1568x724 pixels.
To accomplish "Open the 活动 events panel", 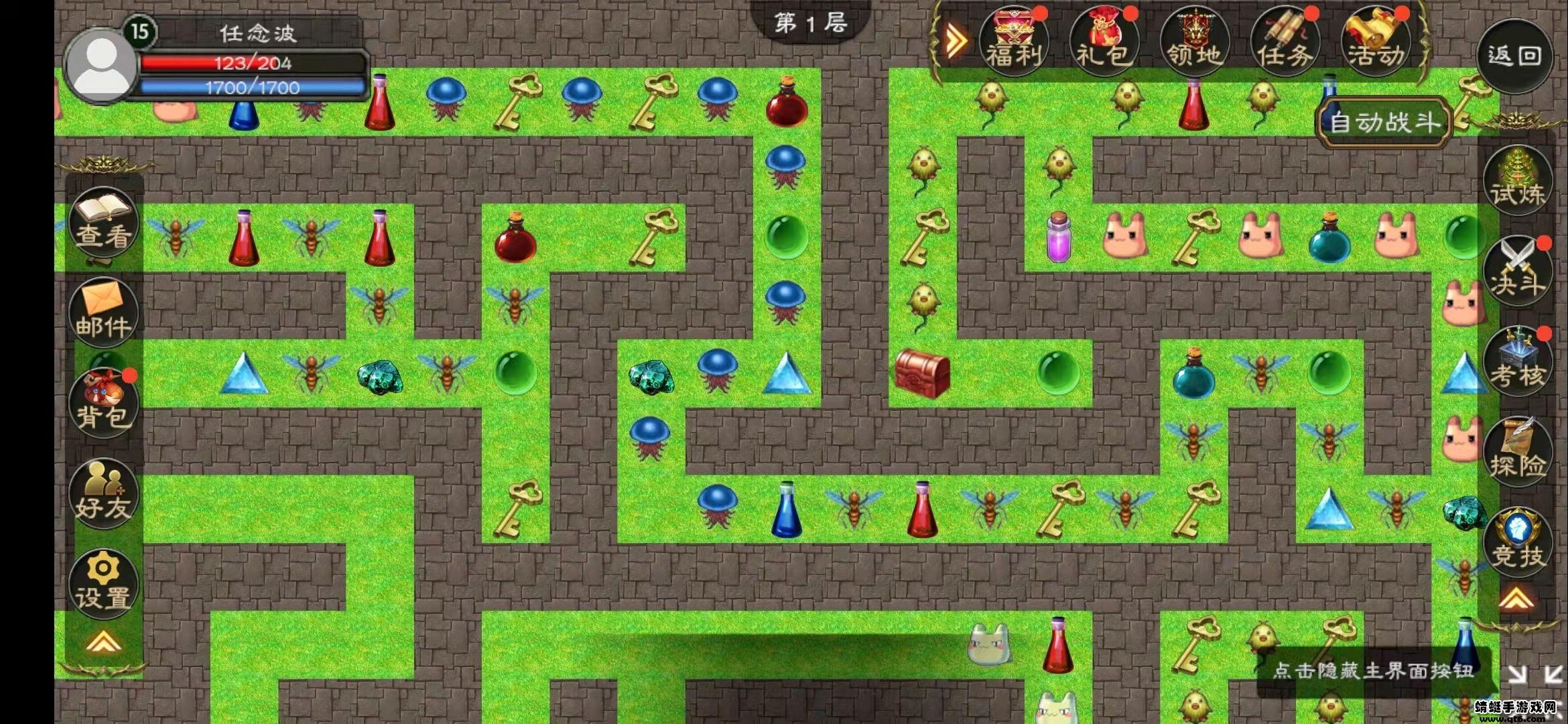I will coord(1375,42).
